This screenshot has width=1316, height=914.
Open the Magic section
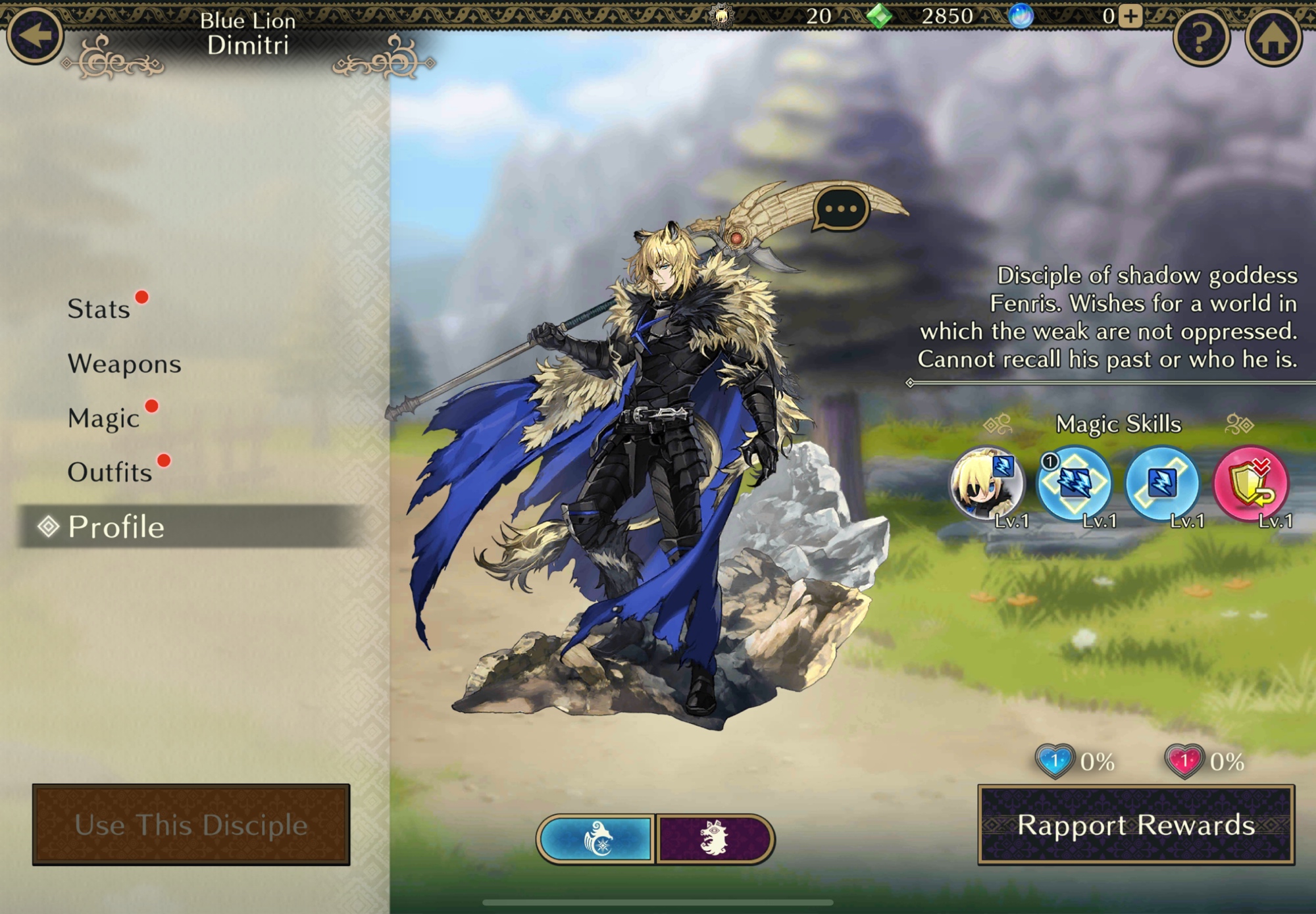click(104, 419)
